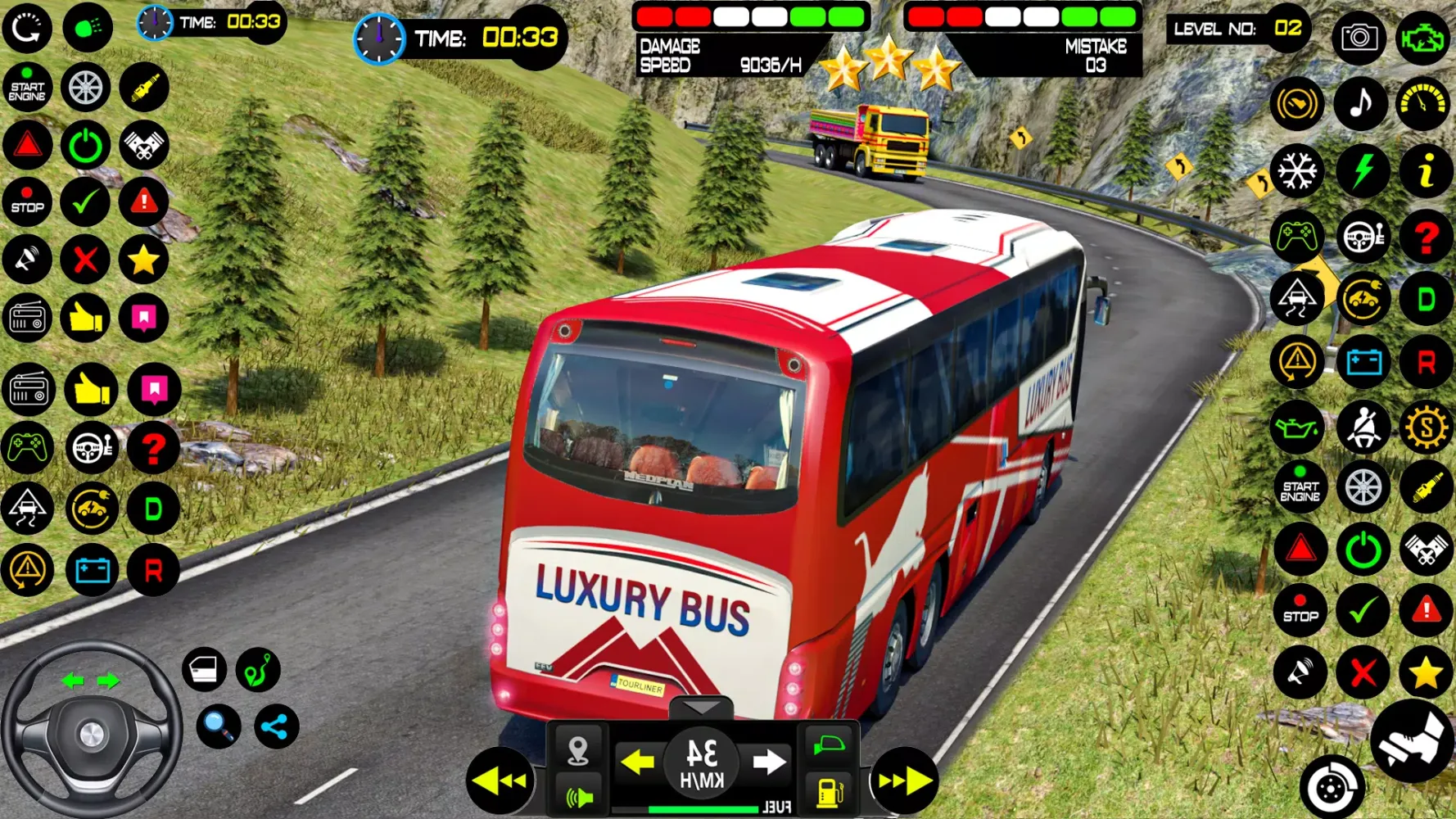The width and height of the screenshot is (1456, 819).
Task: Select the fuel pump icon
Action: click(830, 792)
